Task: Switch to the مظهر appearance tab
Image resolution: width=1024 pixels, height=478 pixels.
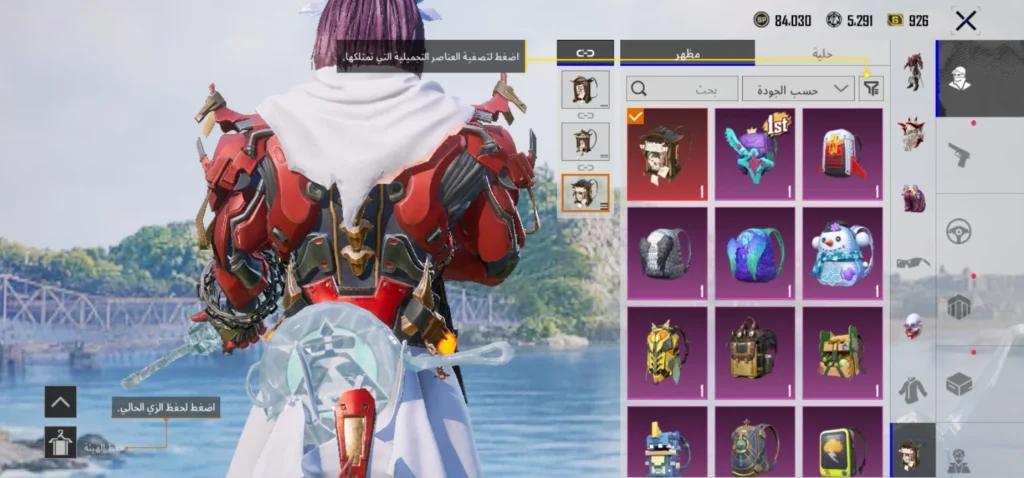Action: tap(687, 53)
